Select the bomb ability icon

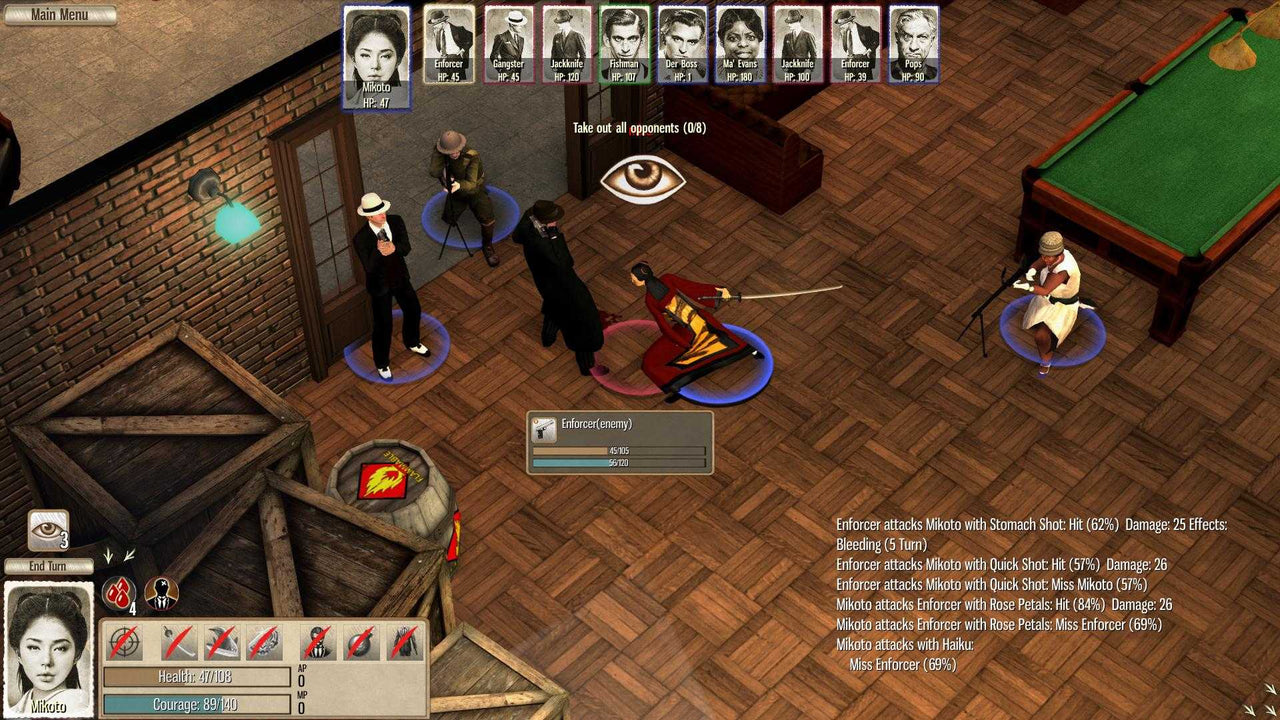(358, 642)
